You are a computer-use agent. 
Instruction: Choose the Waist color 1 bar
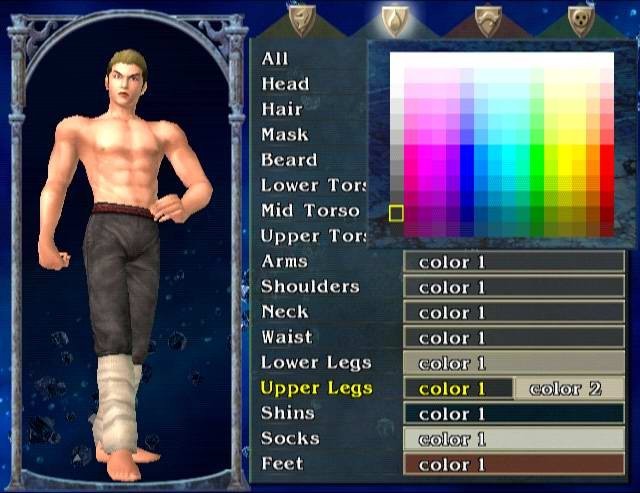pyautogui.click(x=514, y=338)
